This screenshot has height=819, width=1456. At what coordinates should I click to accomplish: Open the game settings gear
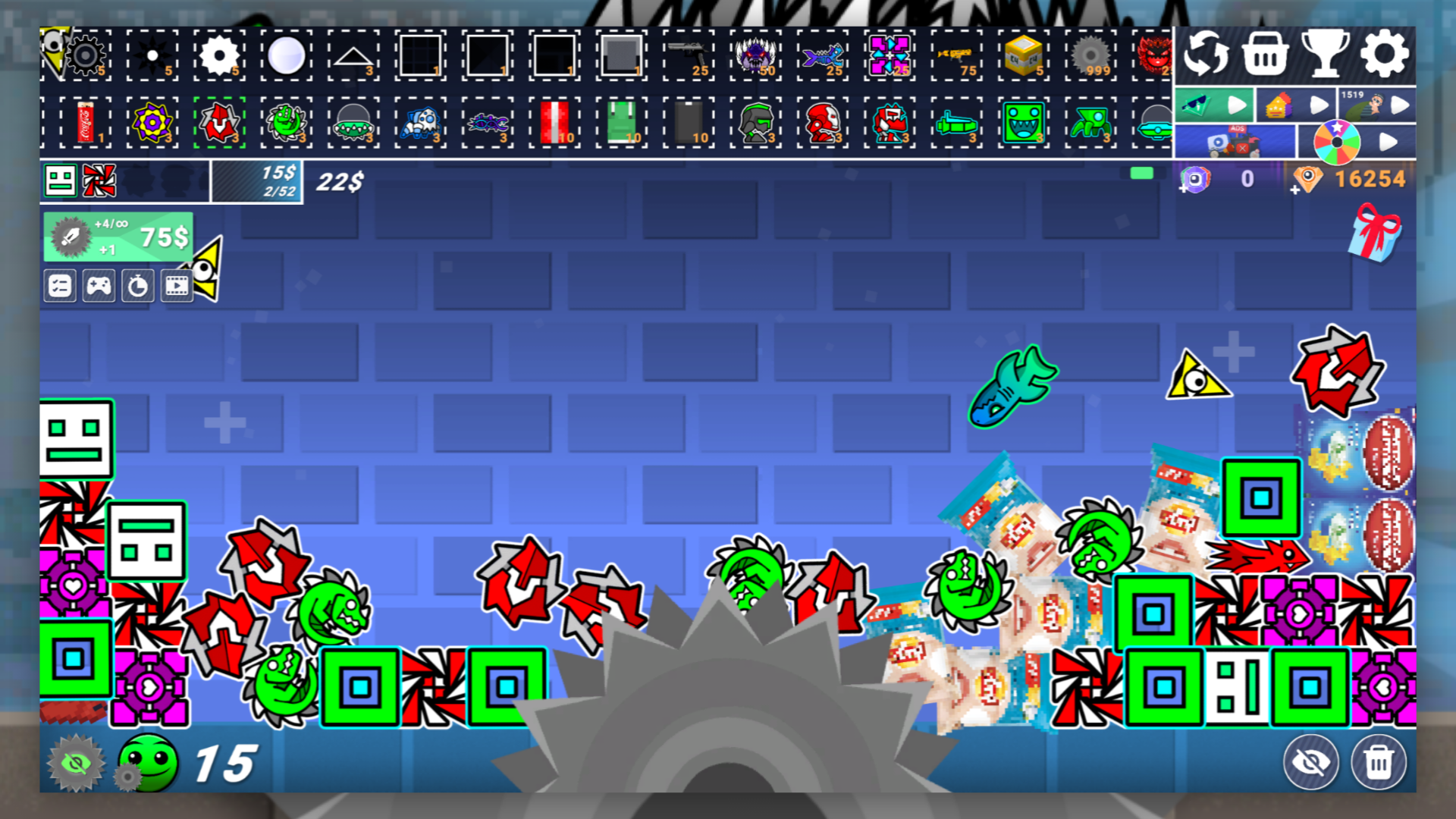[x=1385, y=54]
